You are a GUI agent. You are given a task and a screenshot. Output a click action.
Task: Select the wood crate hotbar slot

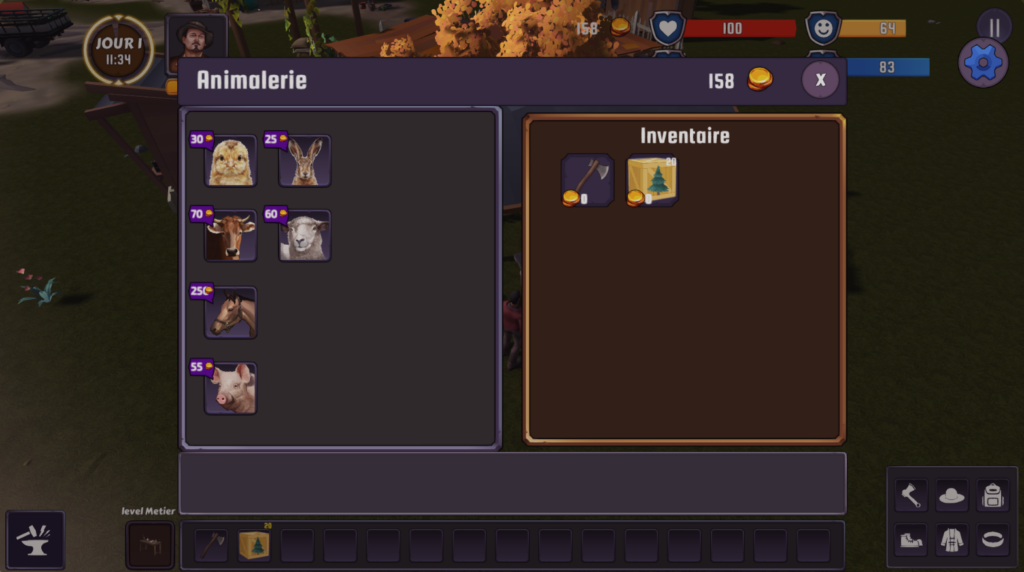[254, 546]
